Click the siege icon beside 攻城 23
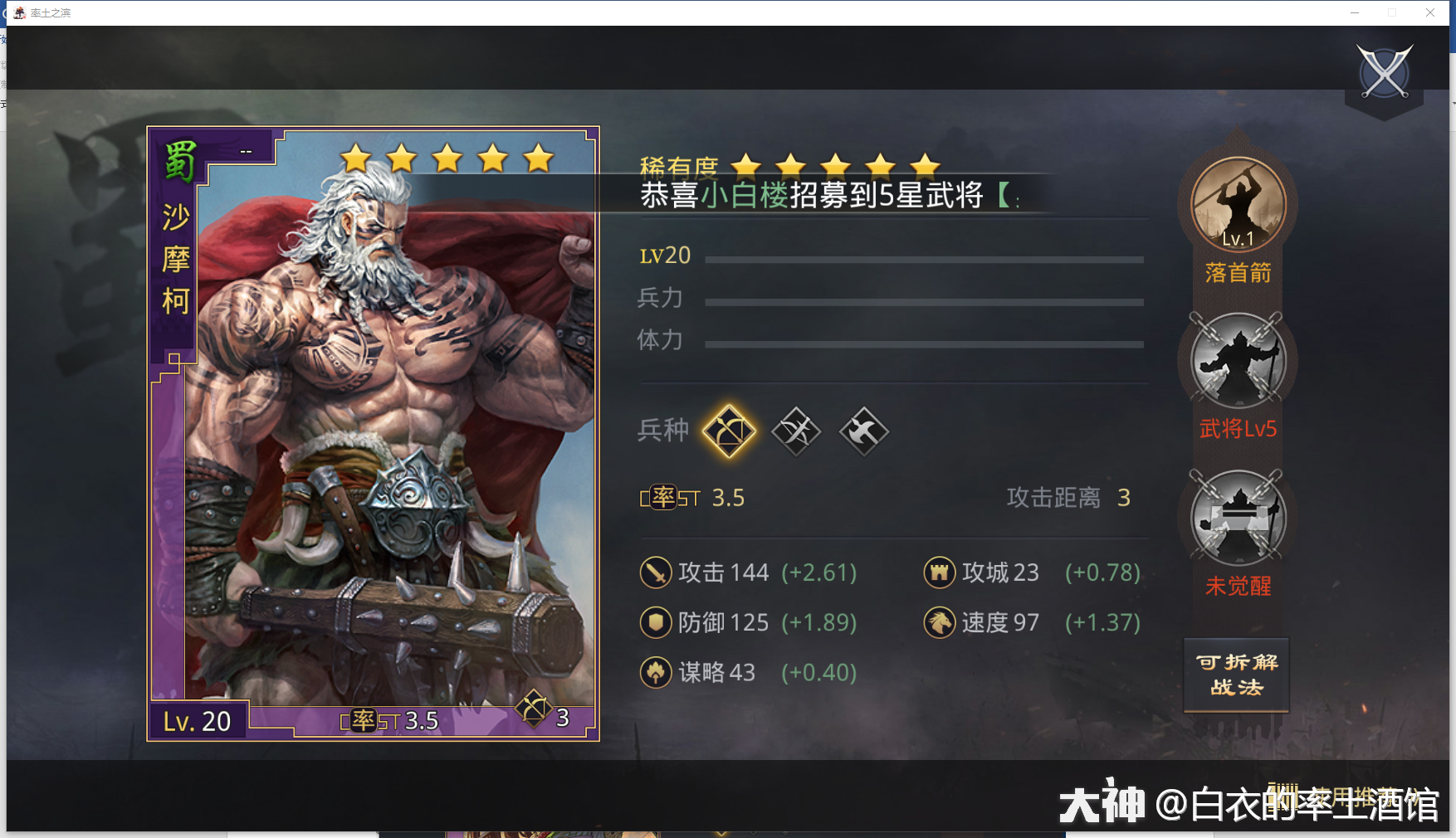This screenshot has height=838, width=1456. pyautogui.click(x=939, y=572)
